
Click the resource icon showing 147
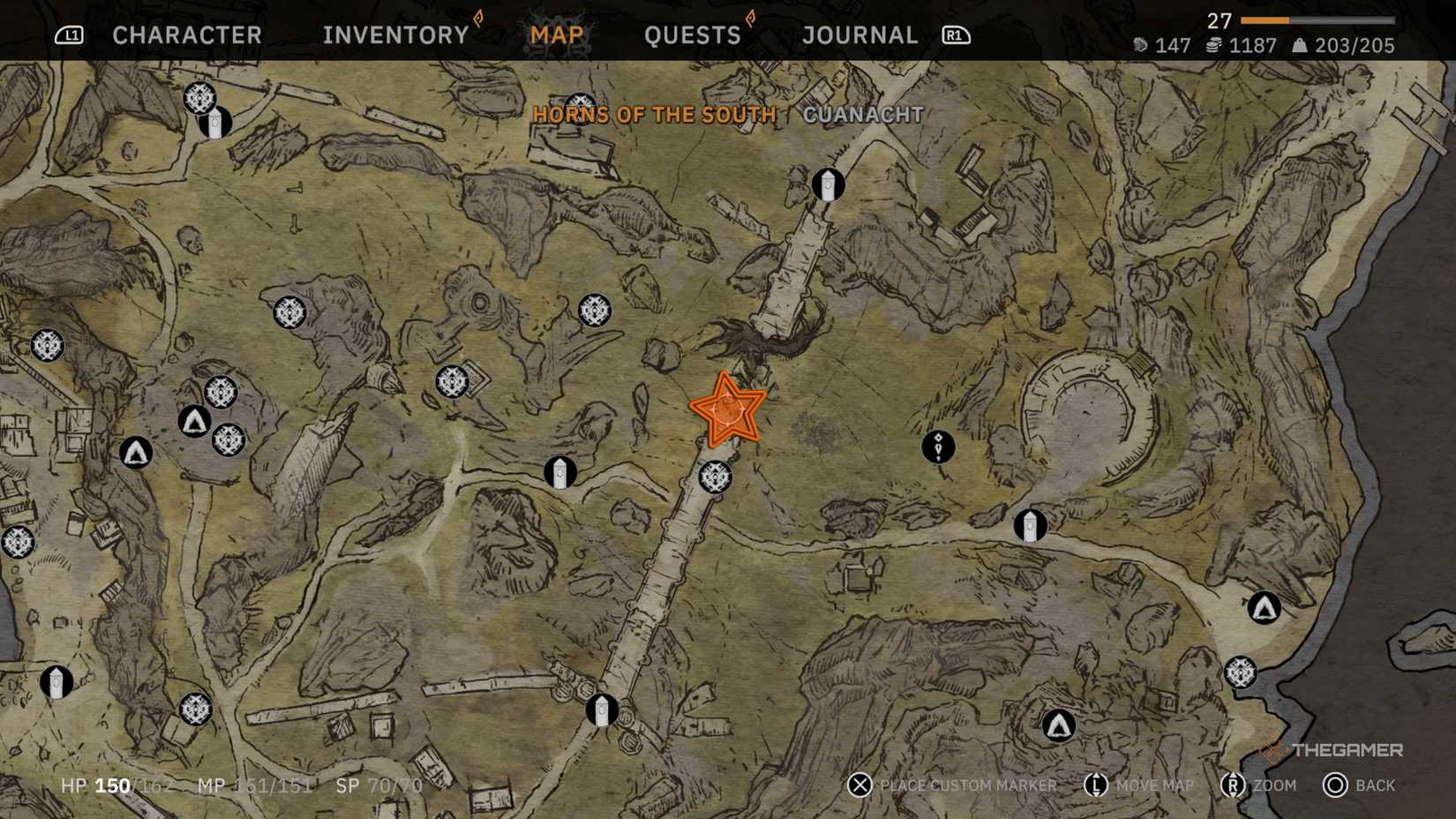[x=1140, y=45]
